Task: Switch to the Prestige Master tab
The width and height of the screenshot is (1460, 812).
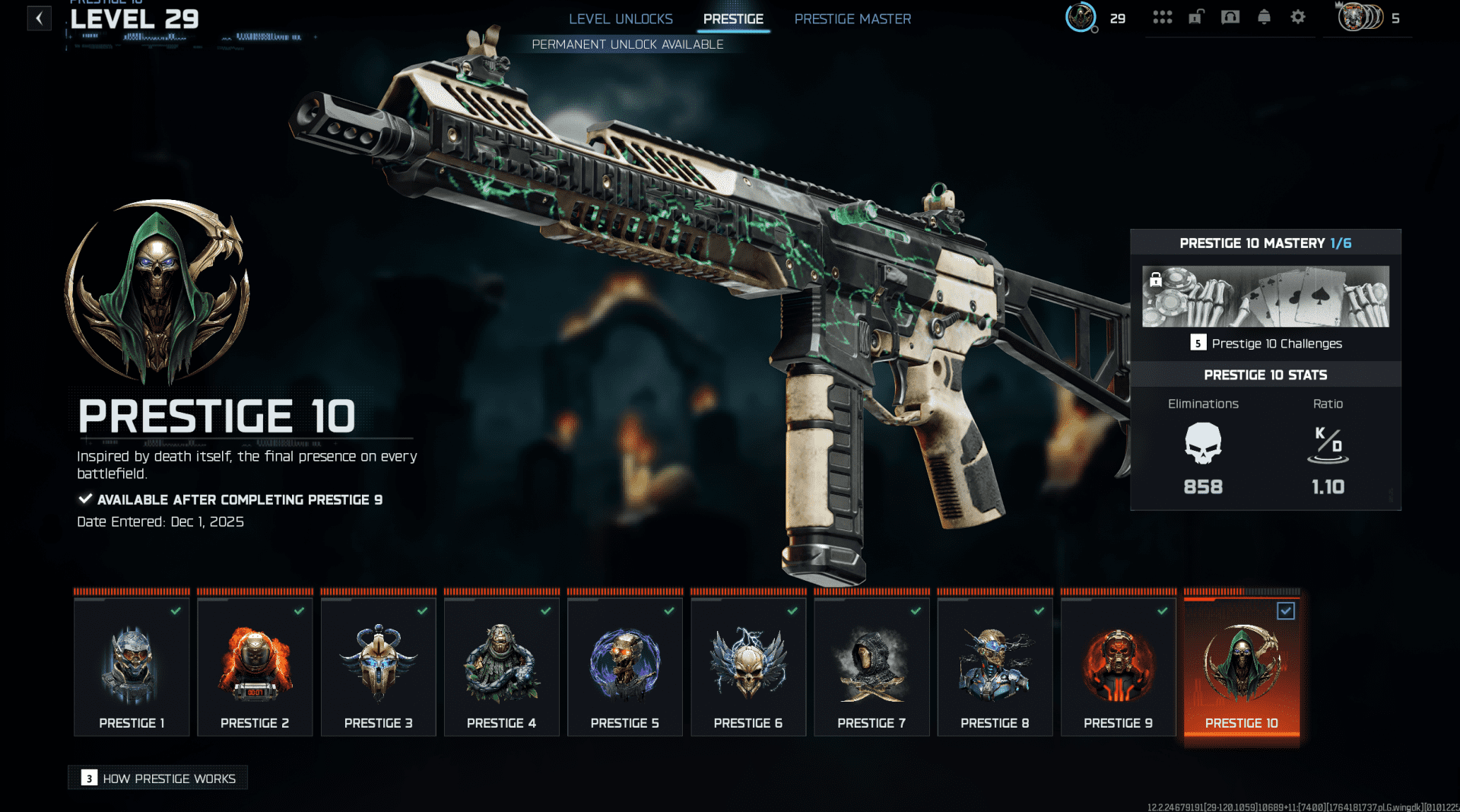Action: tap(852, 19)
